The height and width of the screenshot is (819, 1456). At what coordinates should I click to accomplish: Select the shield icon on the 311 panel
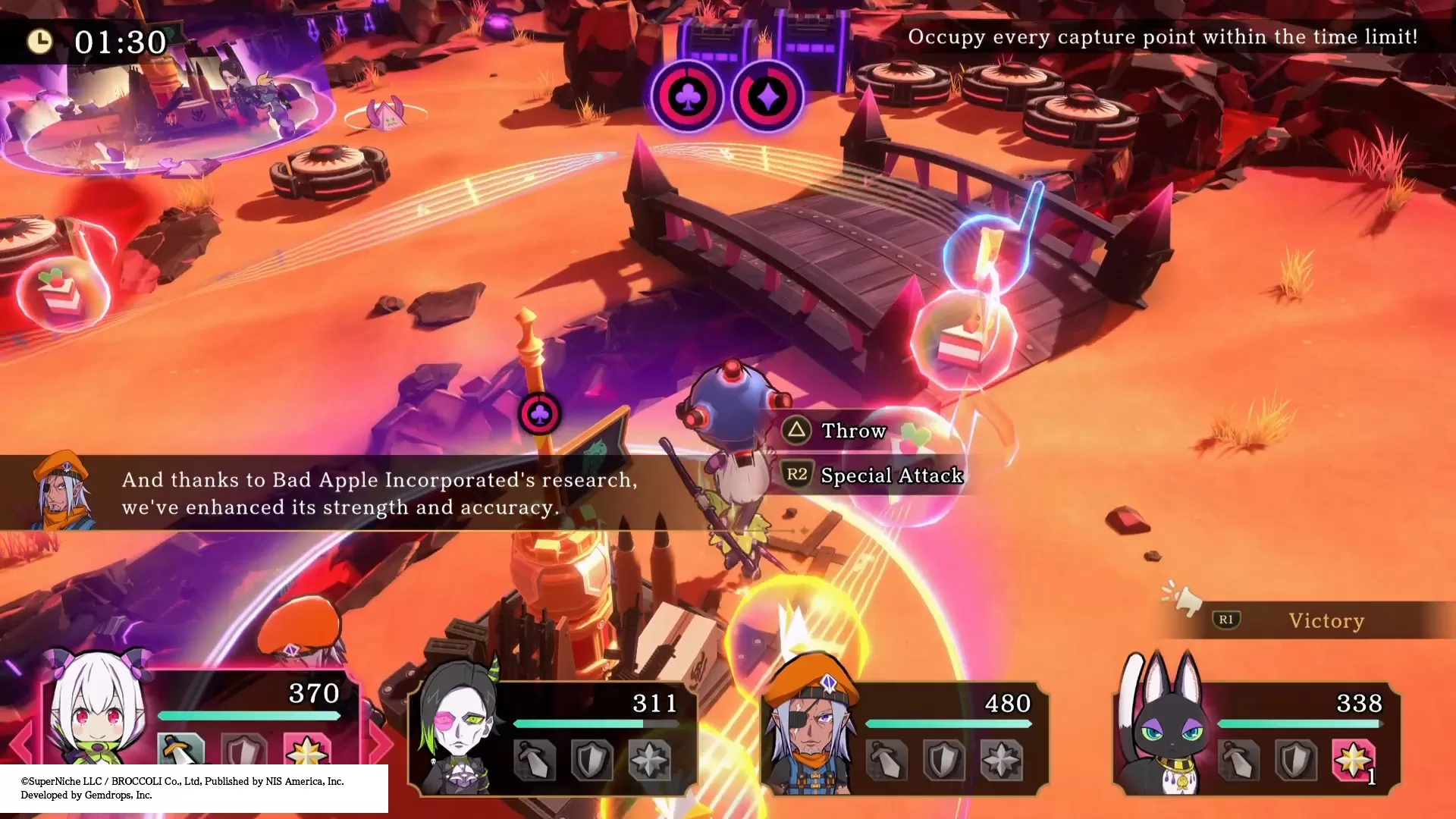point(592,760)
